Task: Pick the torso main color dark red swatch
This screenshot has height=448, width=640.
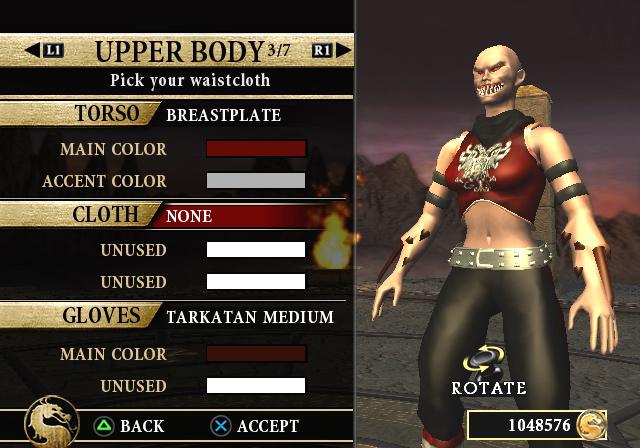Action: click(x=255, y=149)
